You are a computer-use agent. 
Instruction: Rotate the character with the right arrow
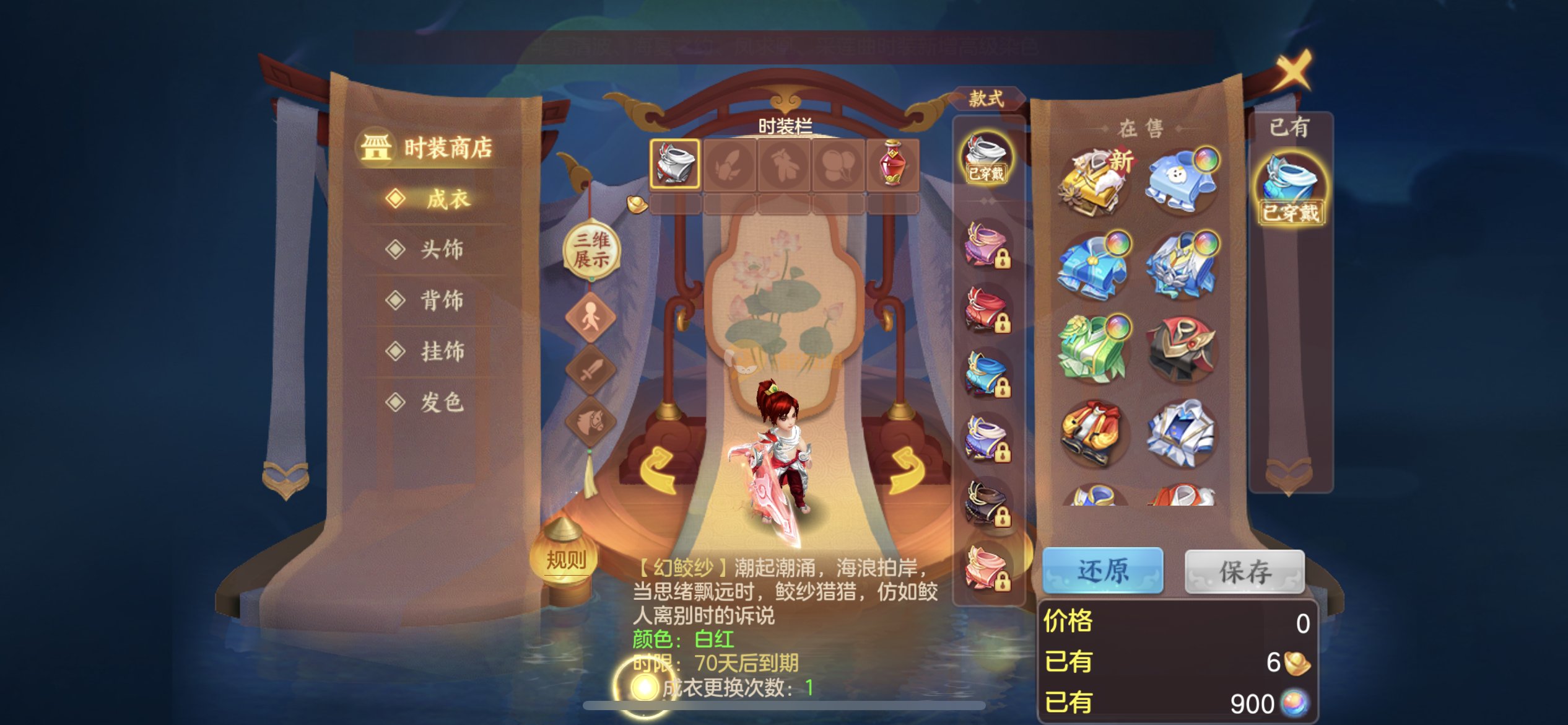pos(907,471)
